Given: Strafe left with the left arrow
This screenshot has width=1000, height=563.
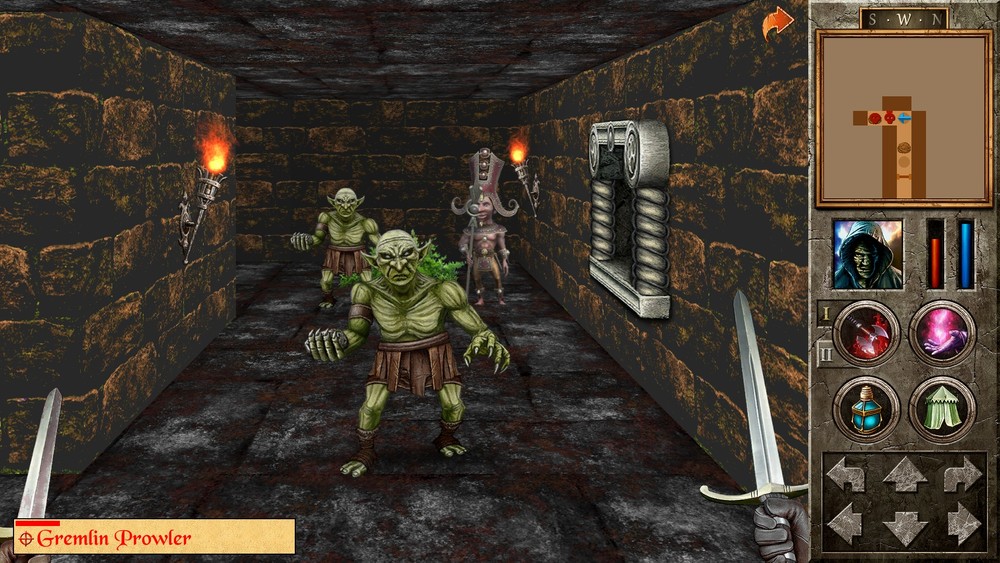Looking at the screenshot, I should click(x=847, y=523).
